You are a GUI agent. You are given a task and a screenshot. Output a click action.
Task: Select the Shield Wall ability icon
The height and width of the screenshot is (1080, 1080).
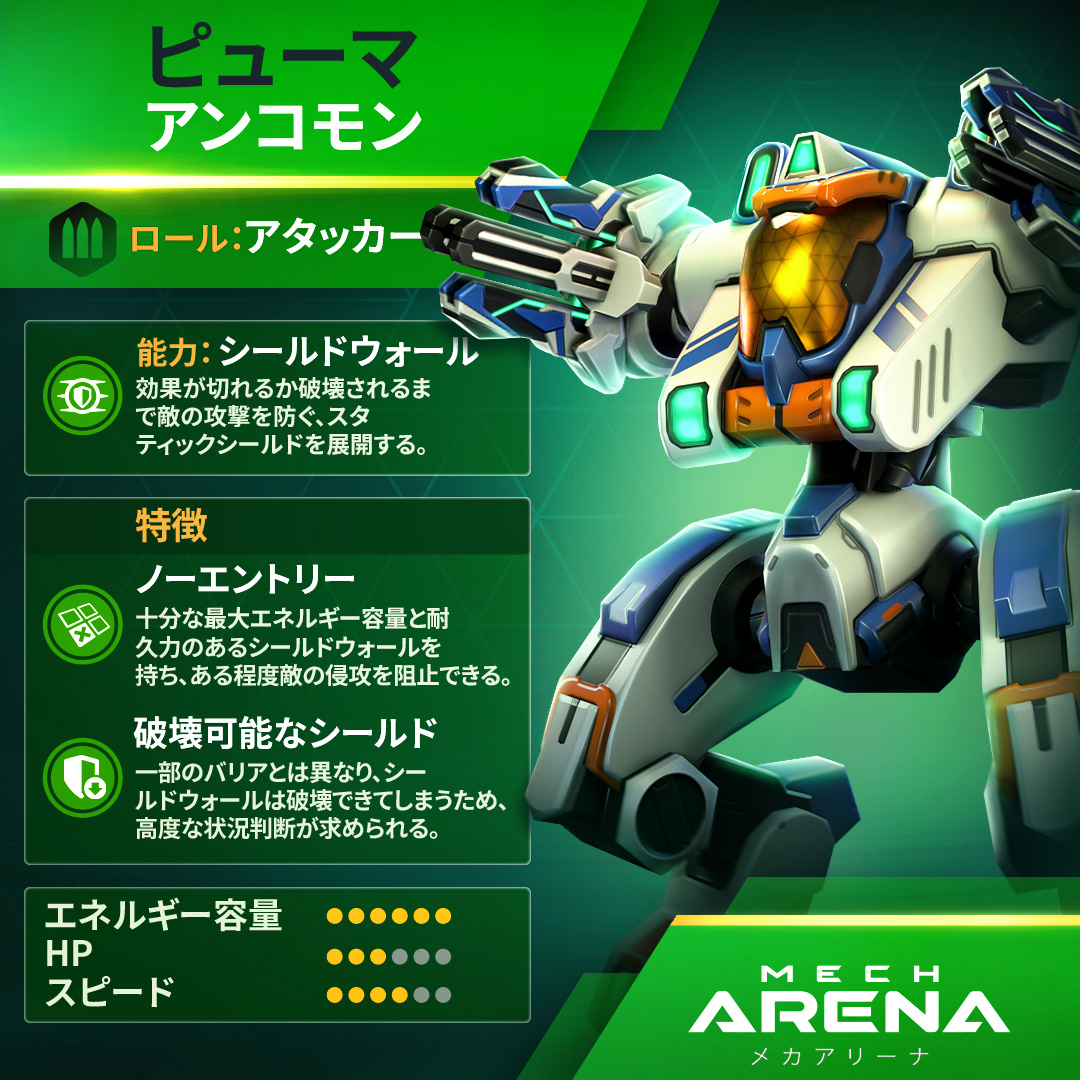tap(83, 395)
